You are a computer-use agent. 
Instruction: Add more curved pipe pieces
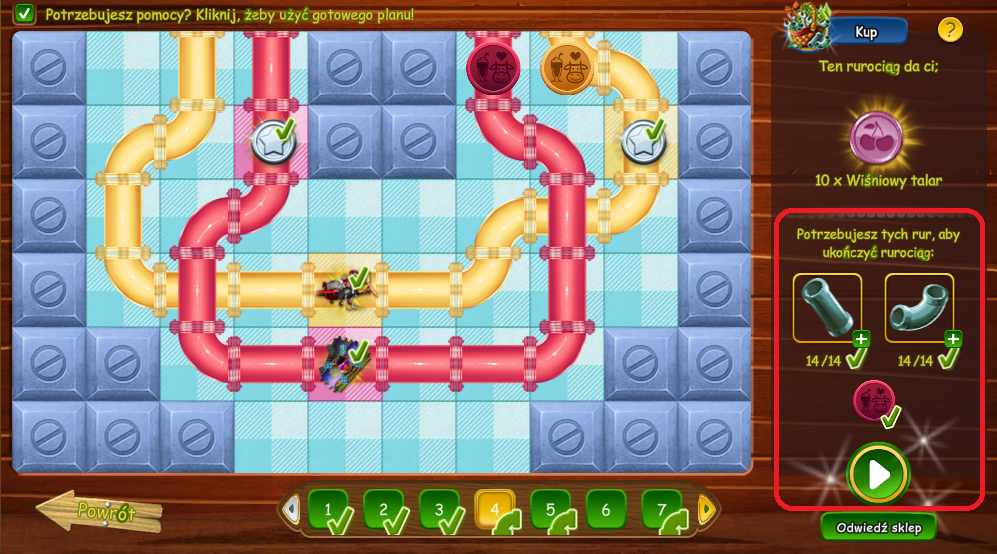[x=953, y=338]
